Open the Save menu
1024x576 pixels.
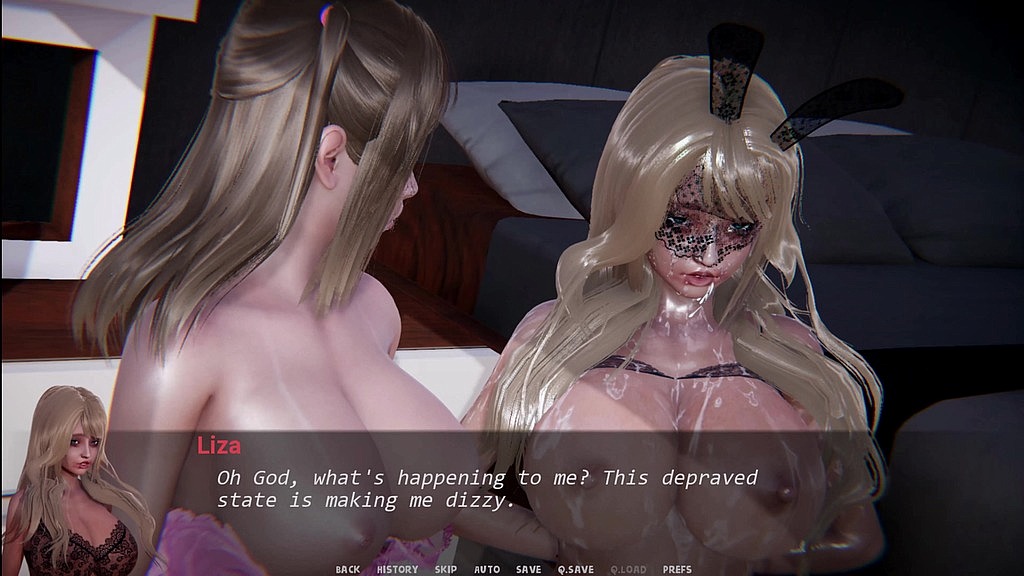[528, 569]
